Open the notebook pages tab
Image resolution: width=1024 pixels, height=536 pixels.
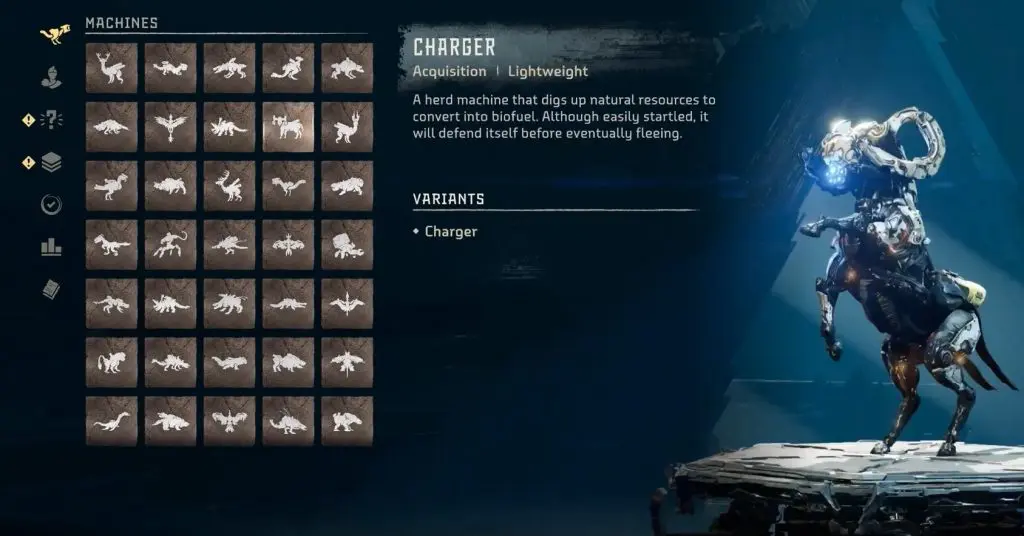click(52, 289)
